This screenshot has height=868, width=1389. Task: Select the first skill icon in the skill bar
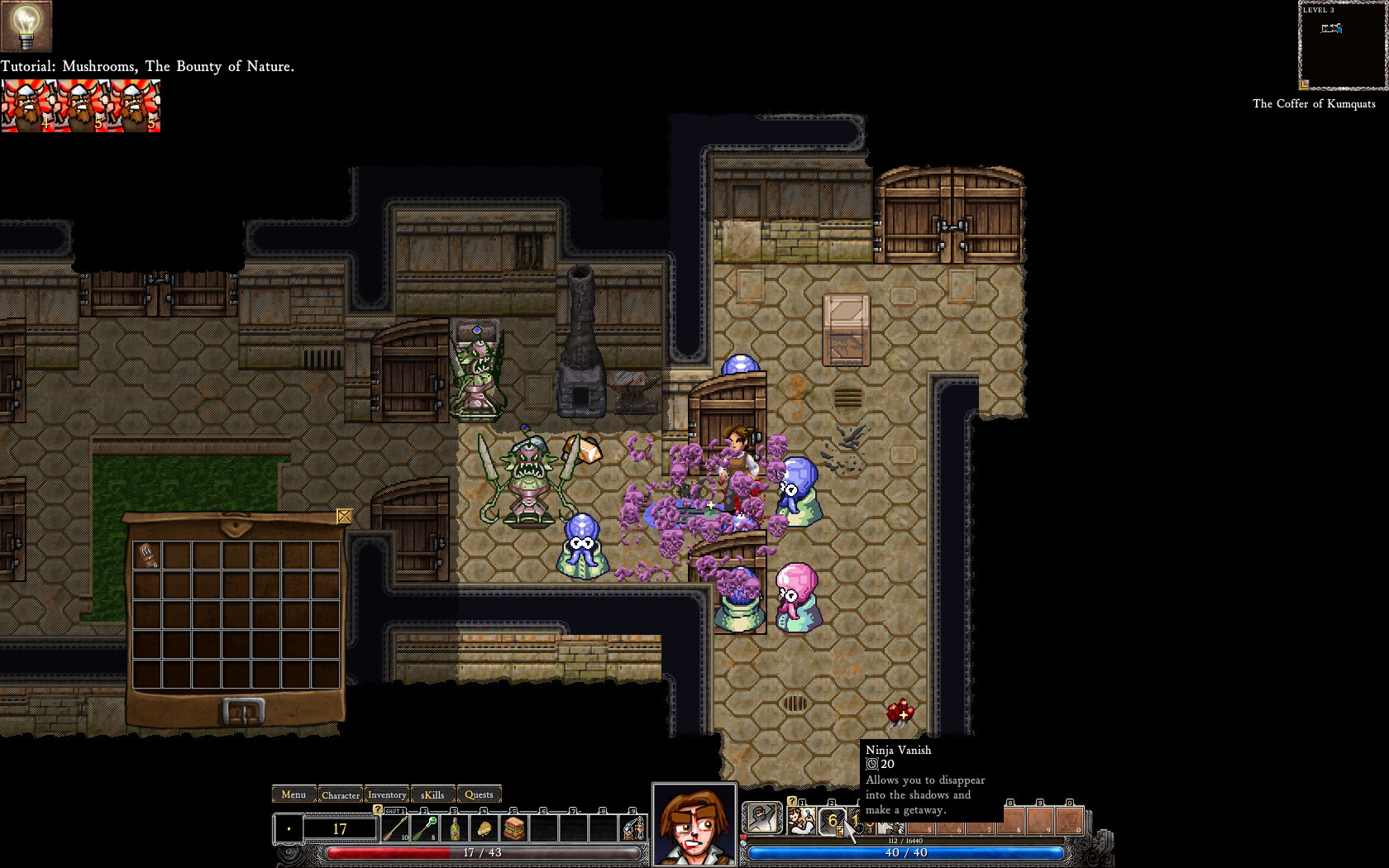tap(802, 820)
